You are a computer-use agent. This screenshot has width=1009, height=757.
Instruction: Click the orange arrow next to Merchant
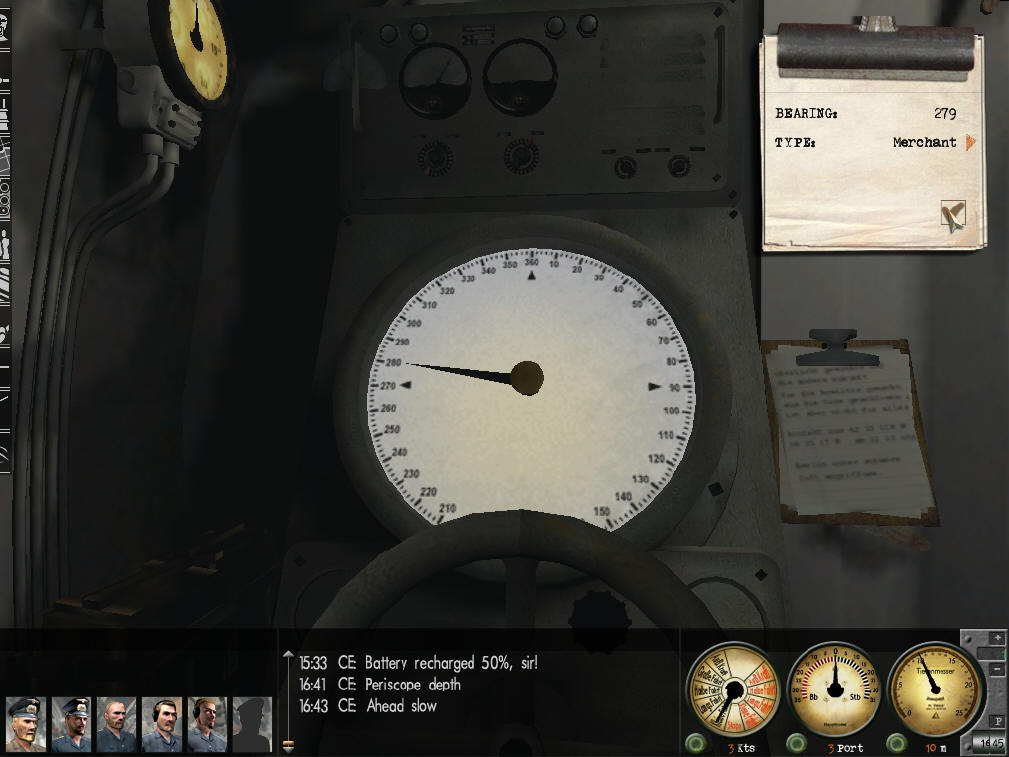click(x=969, y=143)
